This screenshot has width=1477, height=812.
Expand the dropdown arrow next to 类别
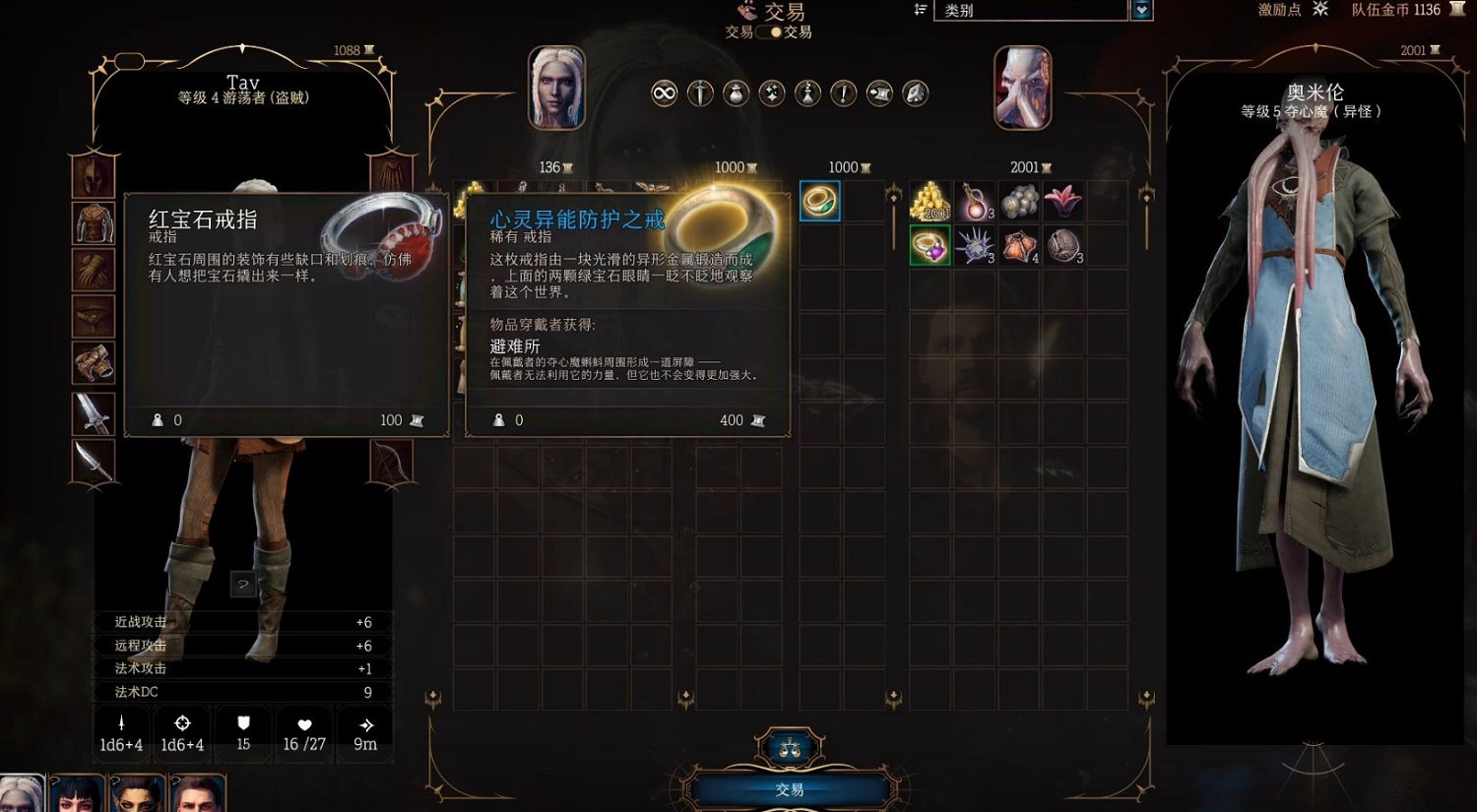(x=1141, y=11)
